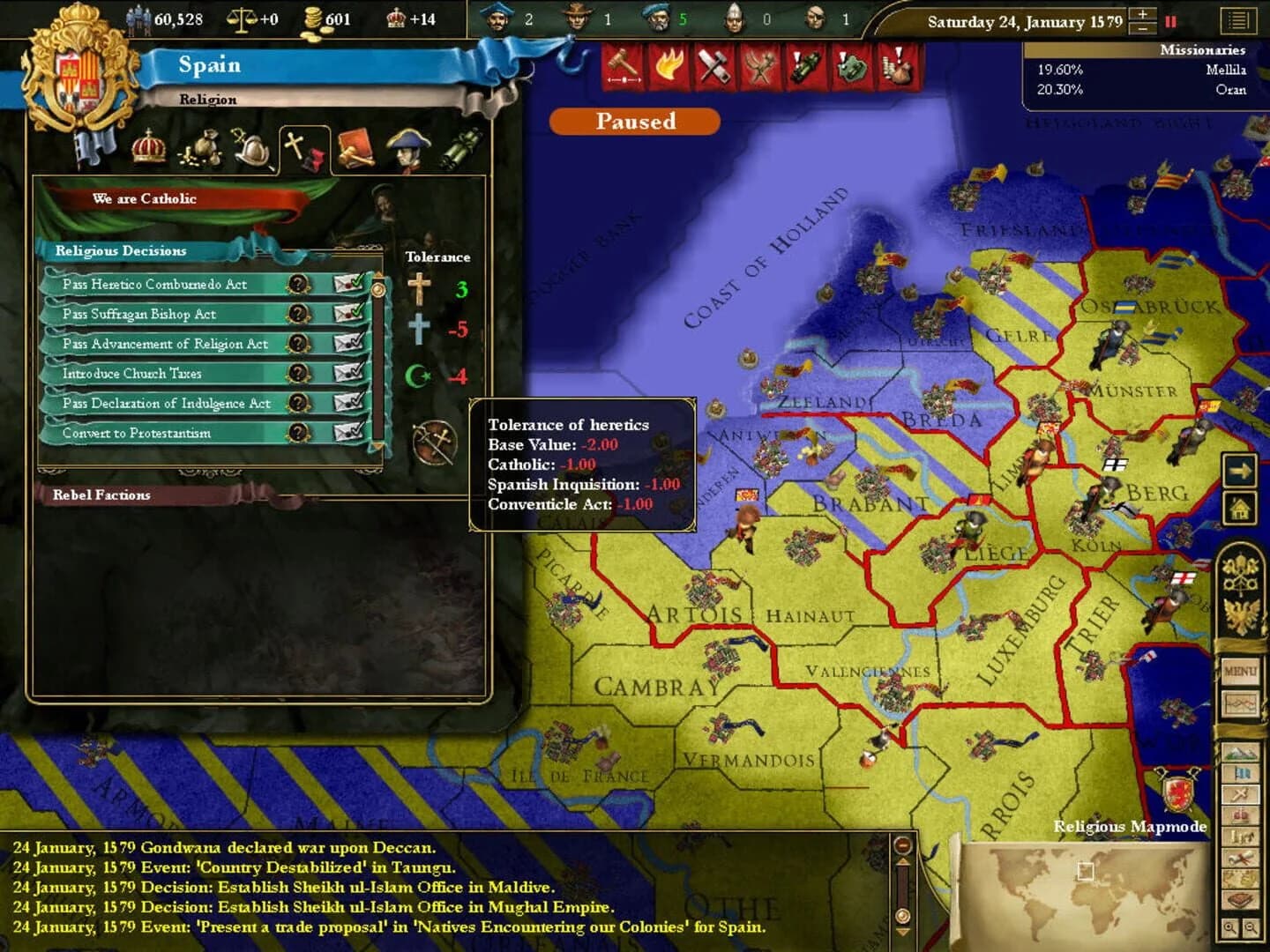Adjust the slider beneath the gavel alert icon
The width and height of the screenshot is (1270, 952).
(626, 79)
